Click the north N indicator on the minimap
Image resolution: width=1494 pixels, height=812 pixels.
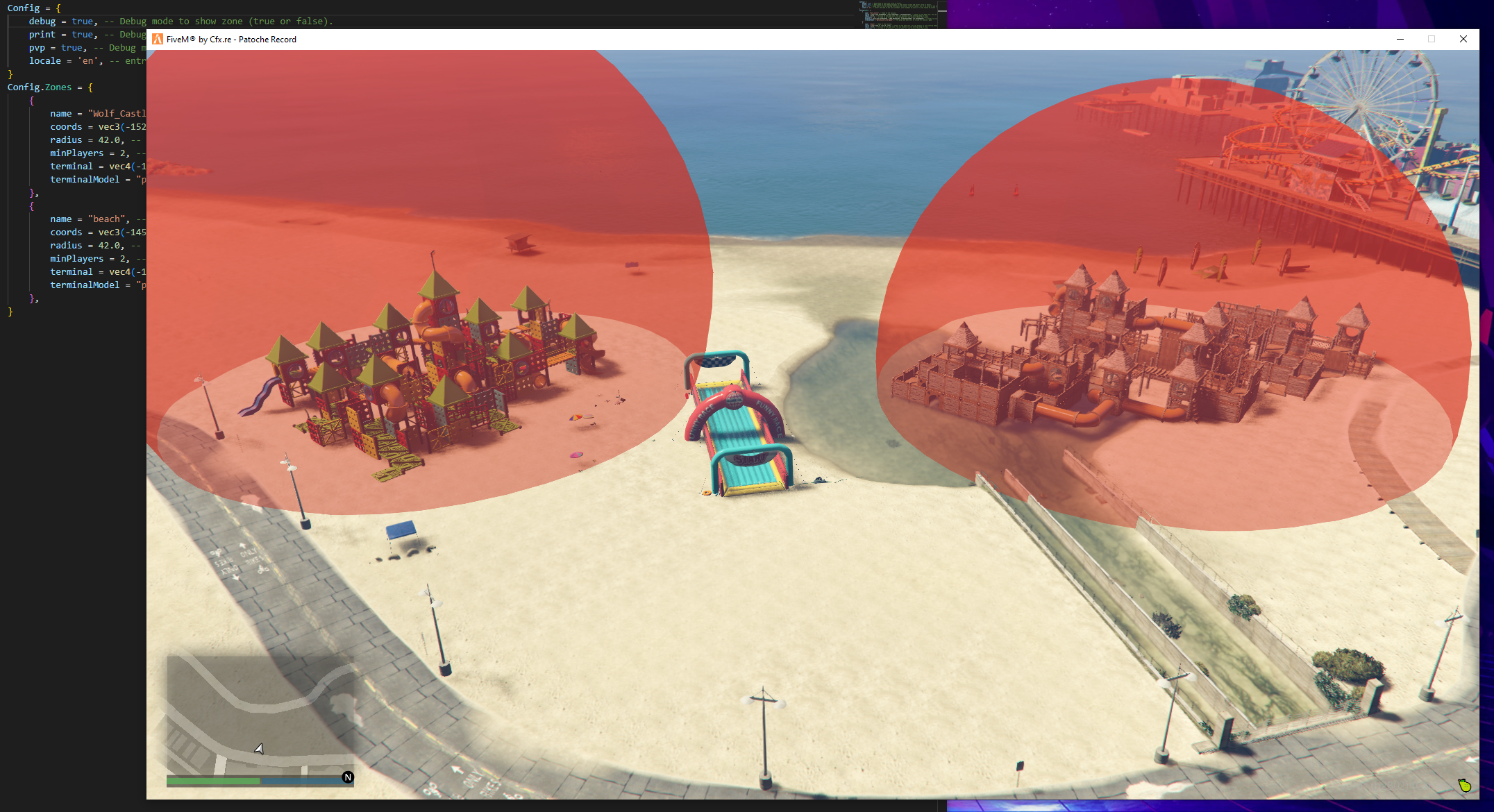(x=346, y=777)
